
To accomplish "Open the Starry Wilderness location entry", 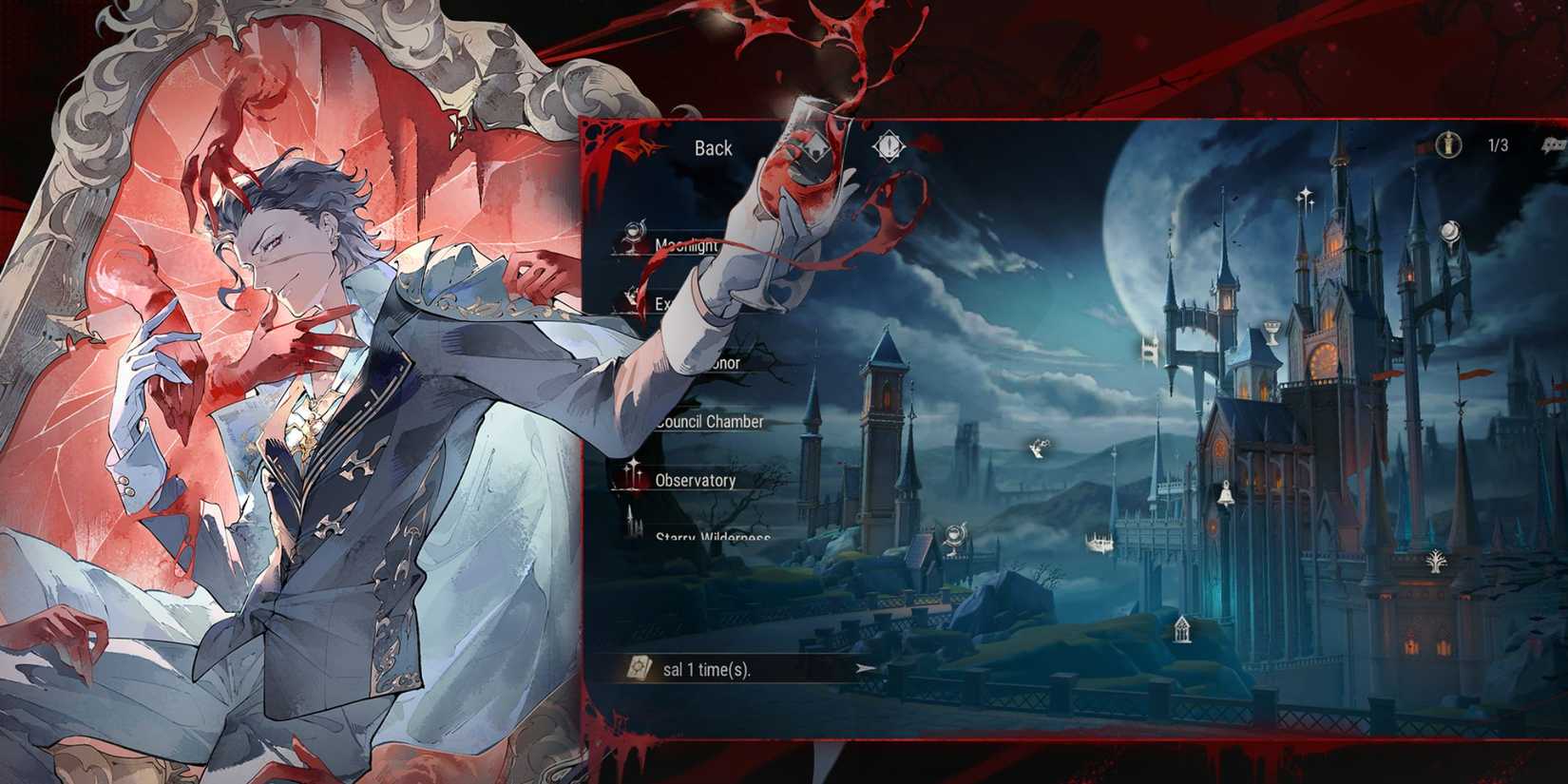I will (x=715, y=540).
